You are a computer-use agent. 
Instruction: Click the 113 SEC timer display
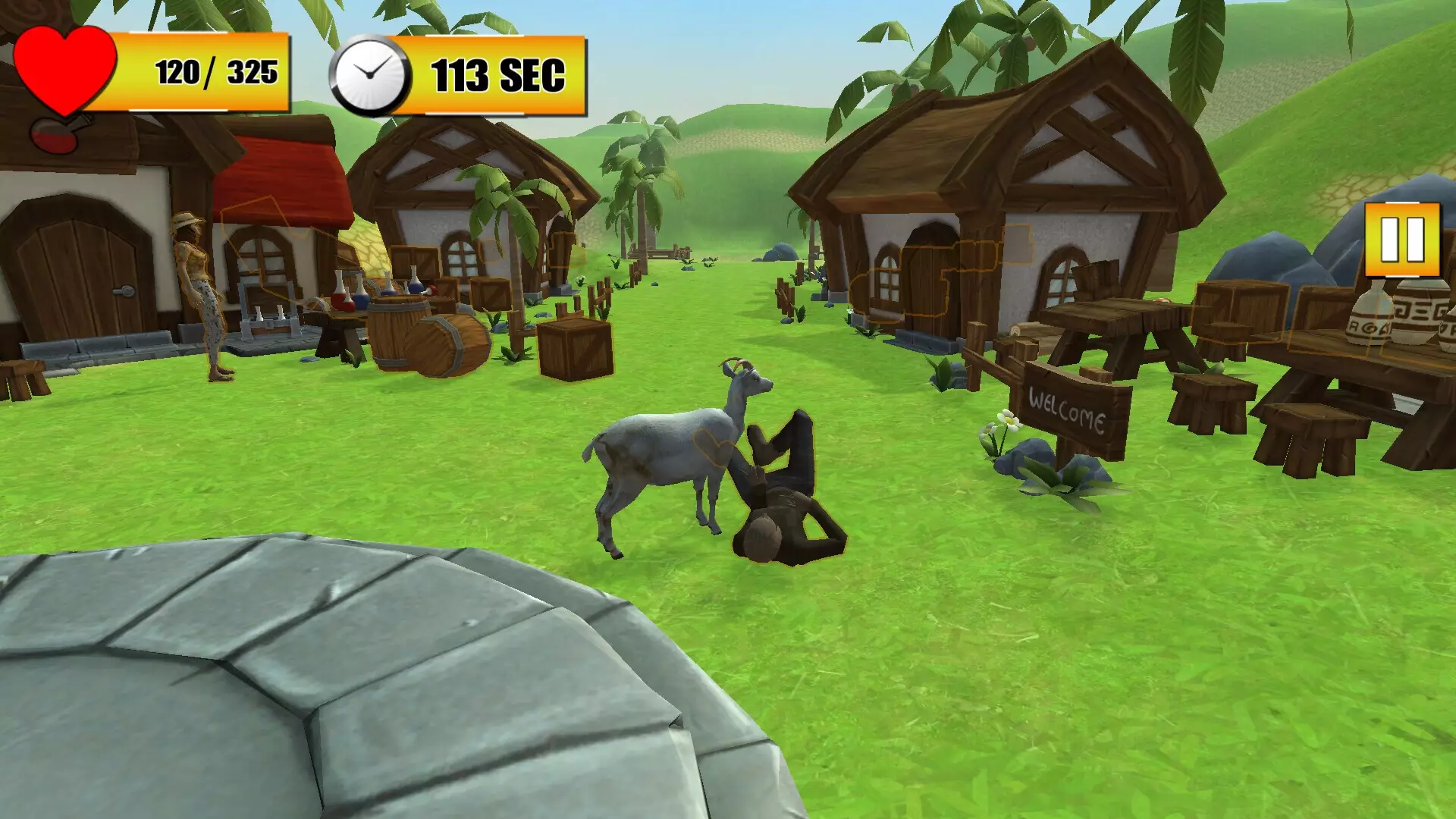(x=497, y=74)
